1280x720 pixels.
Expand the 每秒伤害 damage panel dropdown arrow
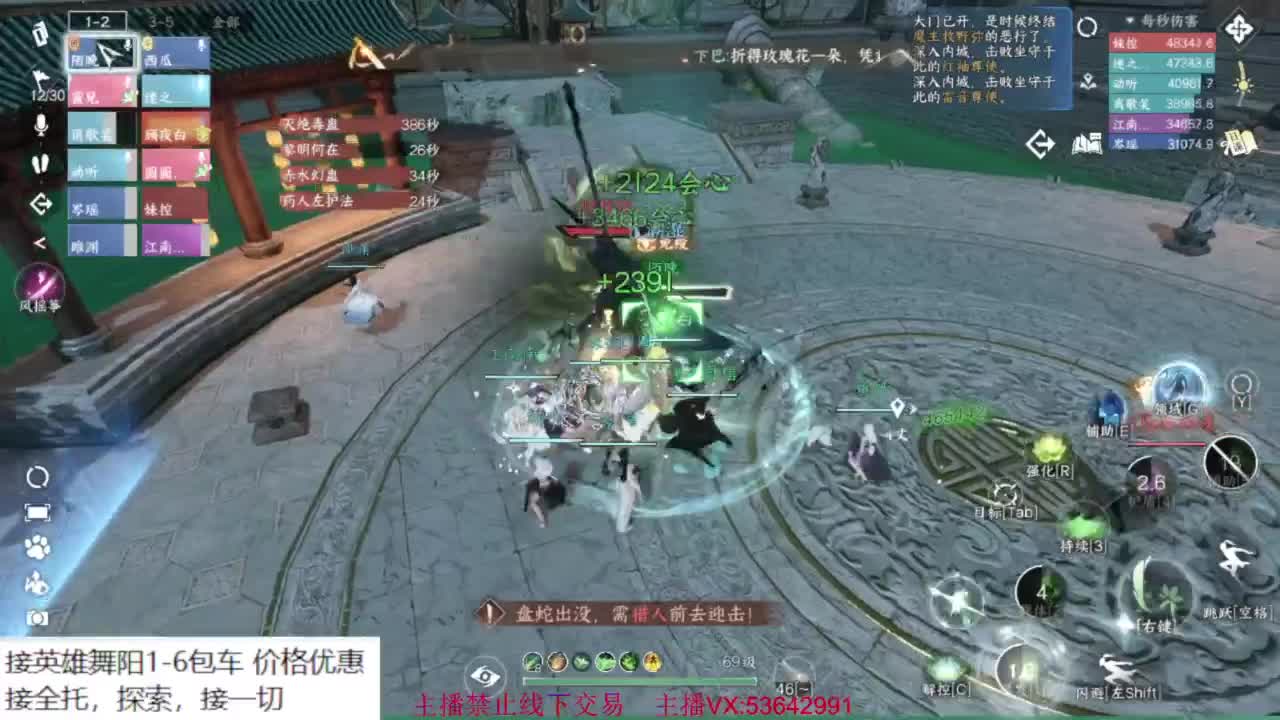pos(1129,21)
